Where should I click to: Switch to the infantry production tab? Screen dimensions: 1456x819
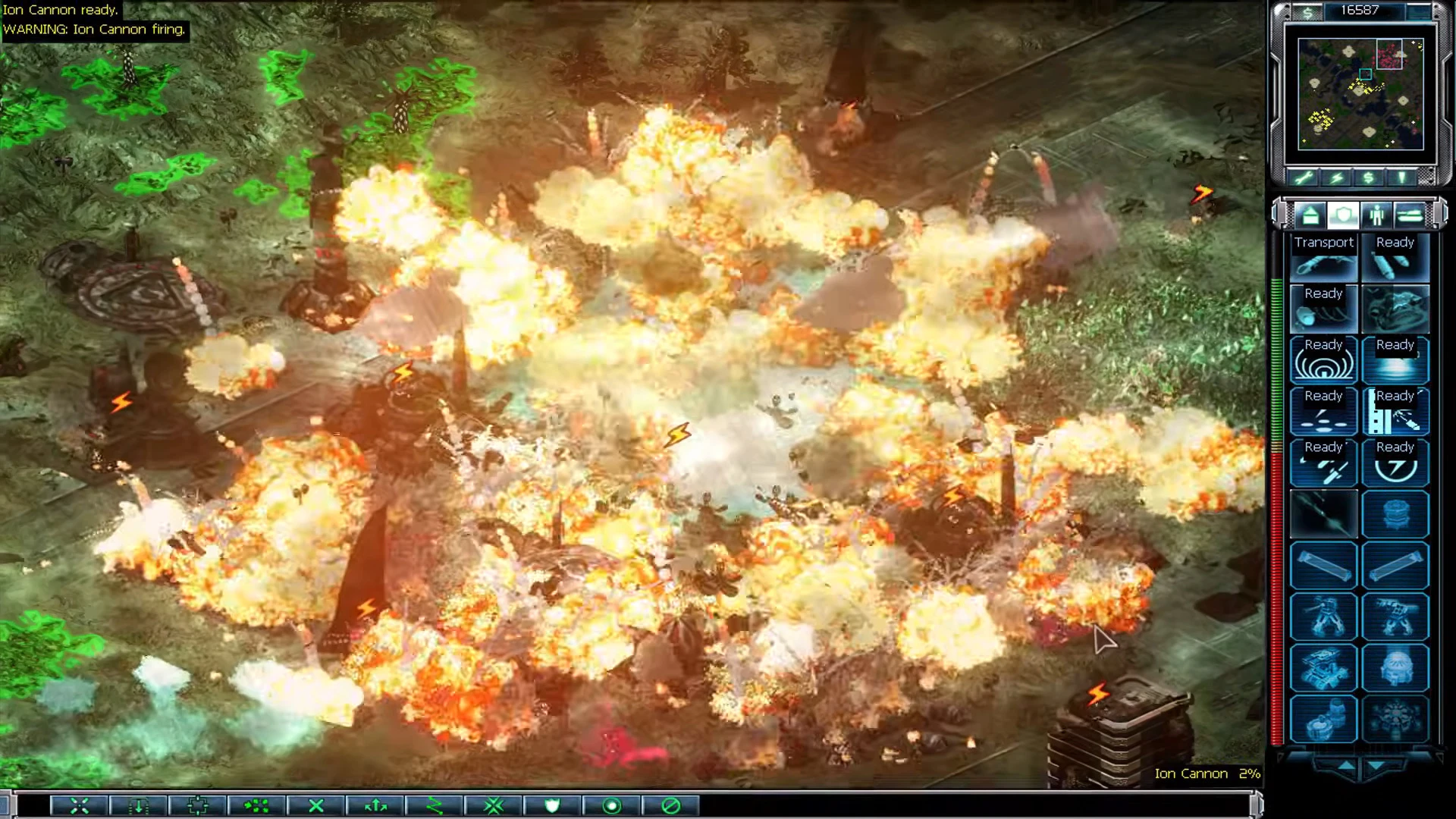pyautogui.click(x=1376, y=215)
